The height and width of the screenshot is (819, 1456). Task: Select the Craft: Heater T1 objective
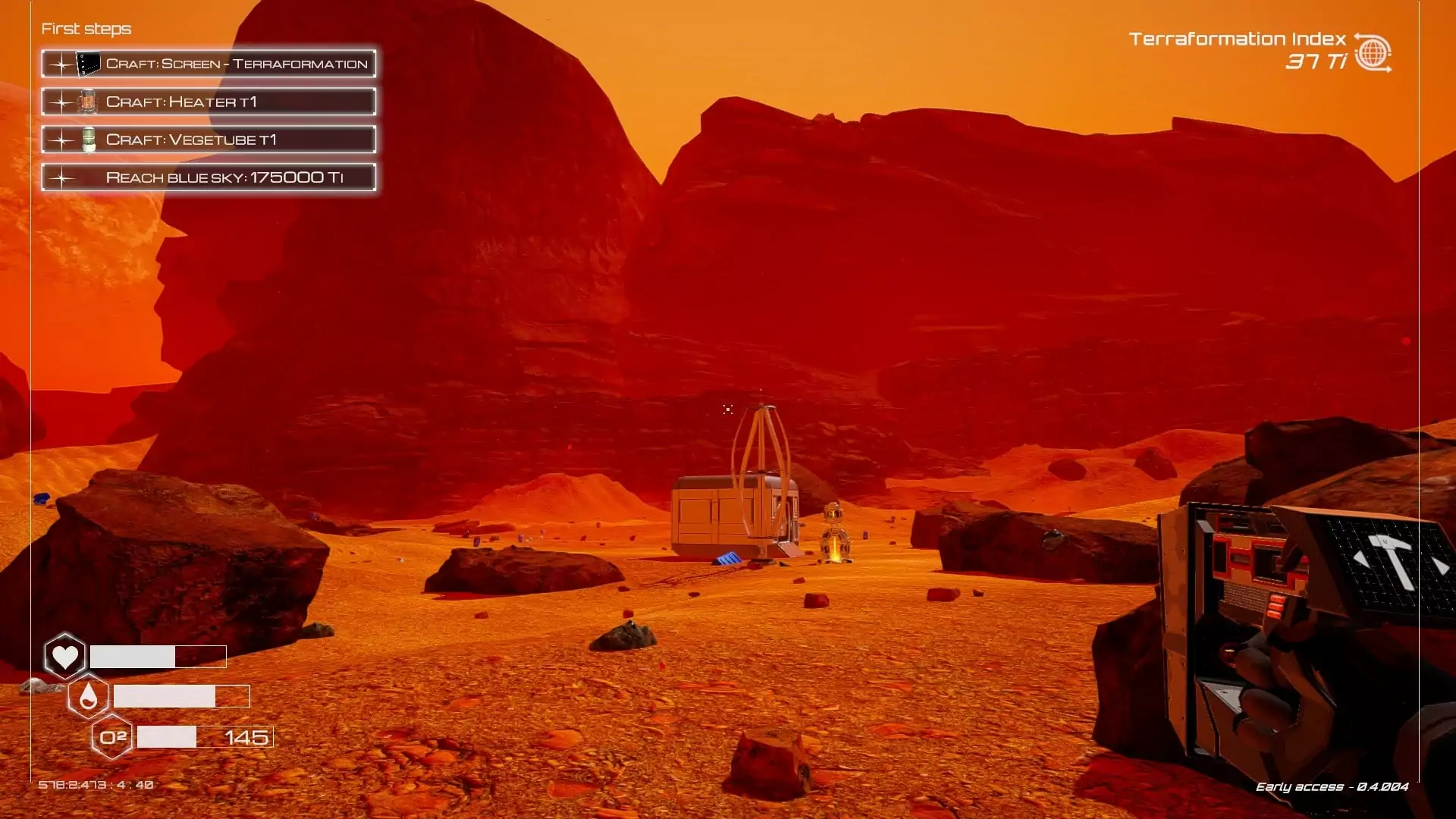coord(209,102)
